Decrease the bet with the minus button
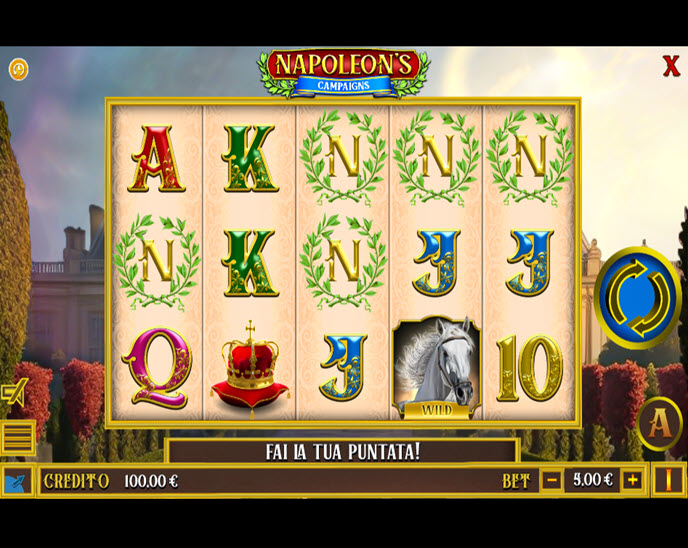The height and width of the screenshot is (548, 688). pyautogui.click(x=552, y=480)
